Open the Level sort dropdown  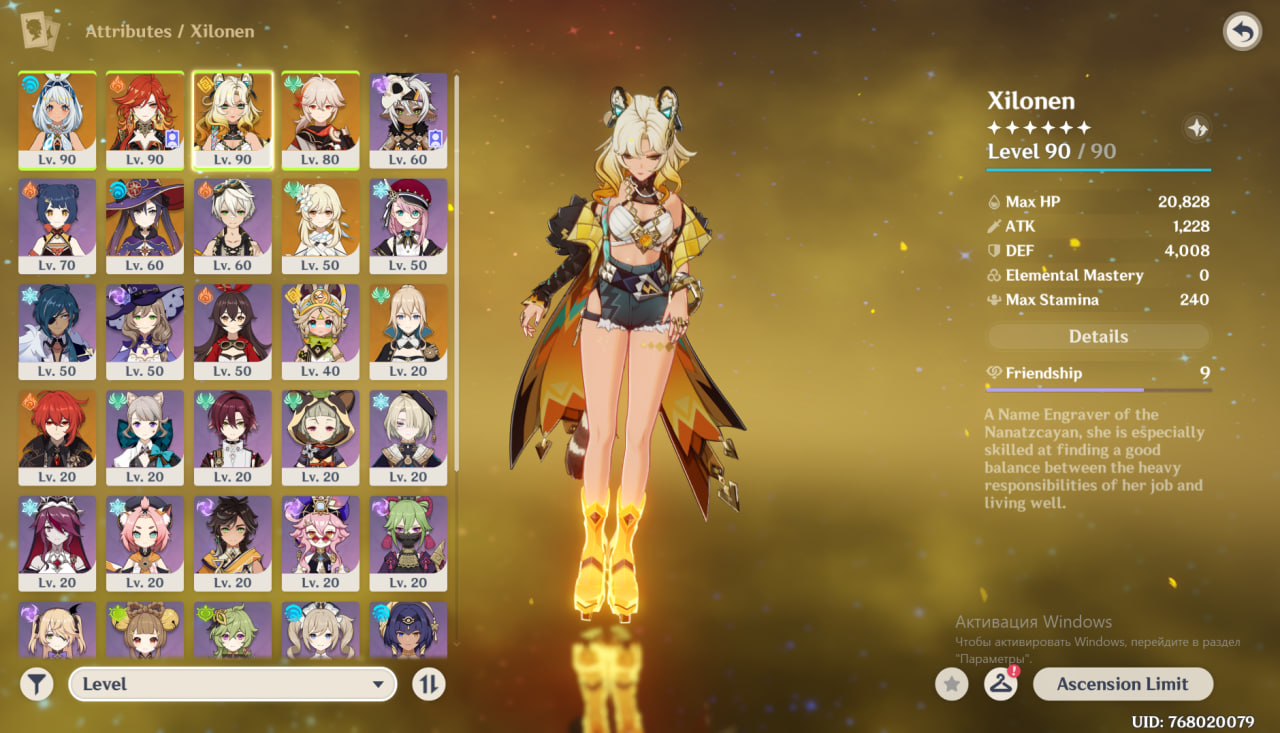(x=232, y=684)
